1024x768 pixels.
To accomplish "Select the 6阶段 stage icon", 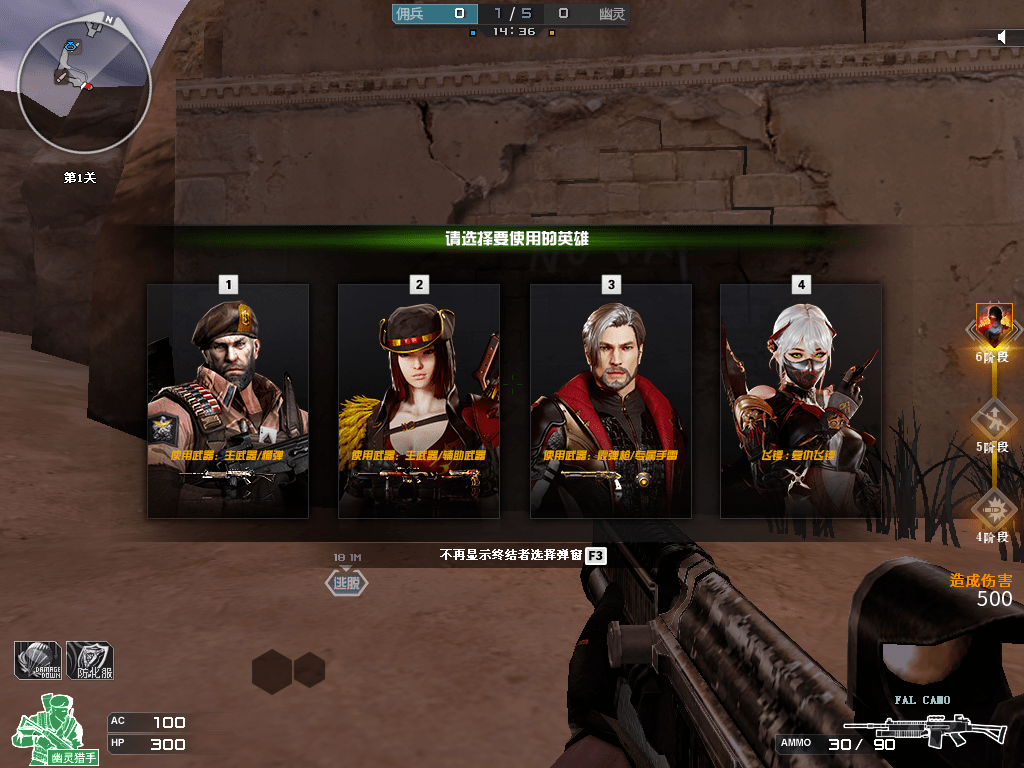I will [994, 325].
